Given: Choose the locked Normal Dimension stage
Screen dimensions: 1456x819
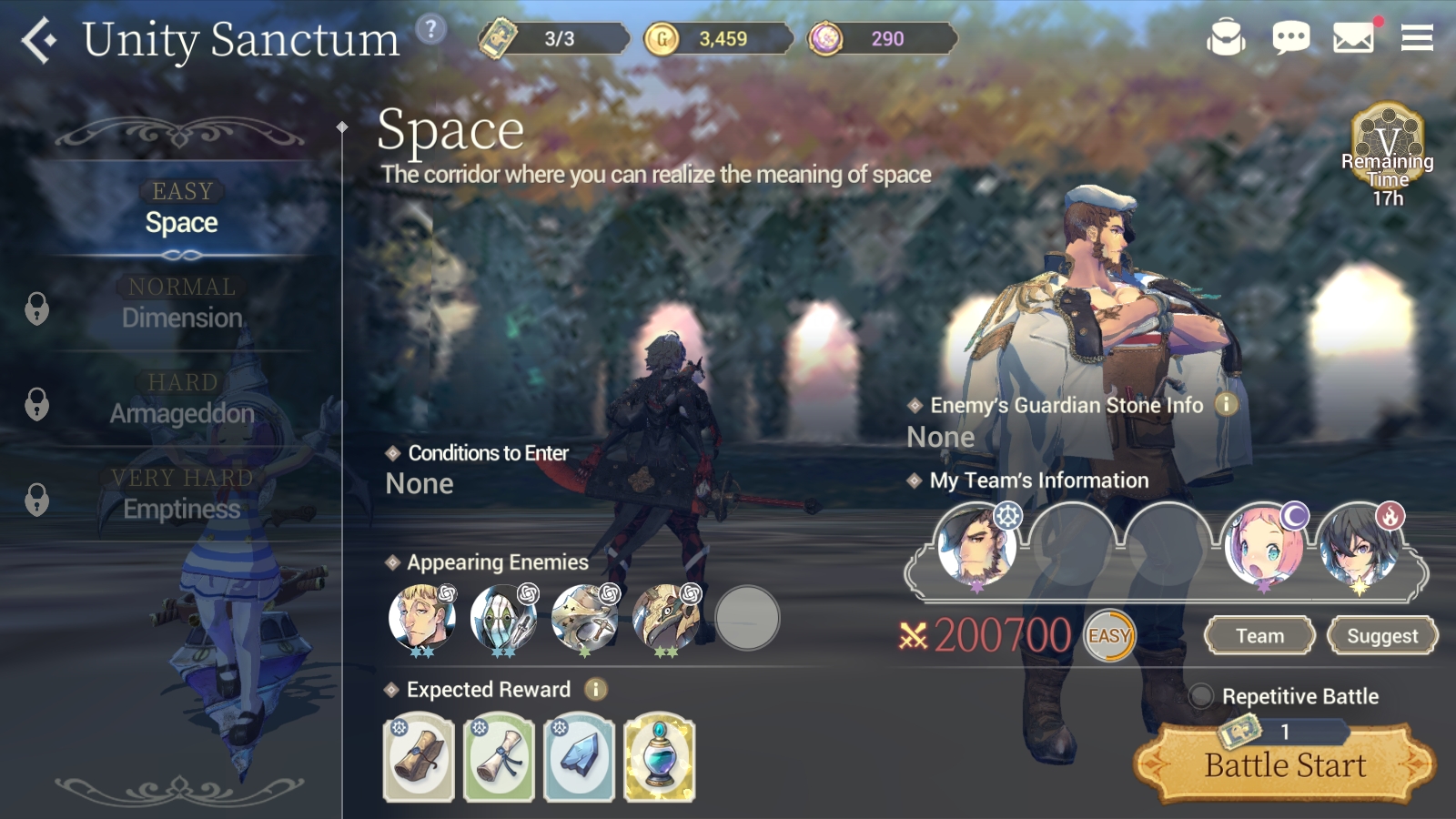Looking at the screenshot, I should pos(182,305).
